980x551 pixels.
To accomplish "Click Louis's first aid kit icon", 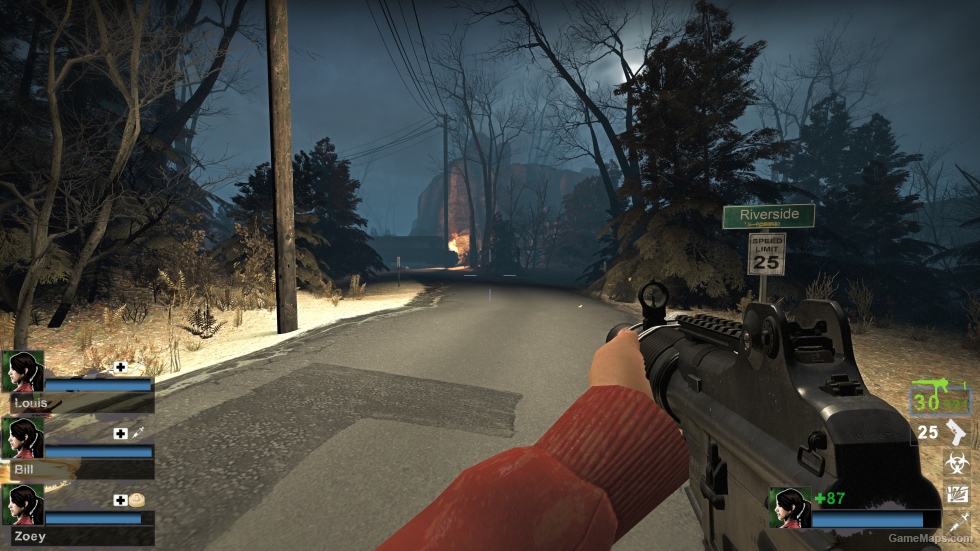I will [x=121, y=367].
